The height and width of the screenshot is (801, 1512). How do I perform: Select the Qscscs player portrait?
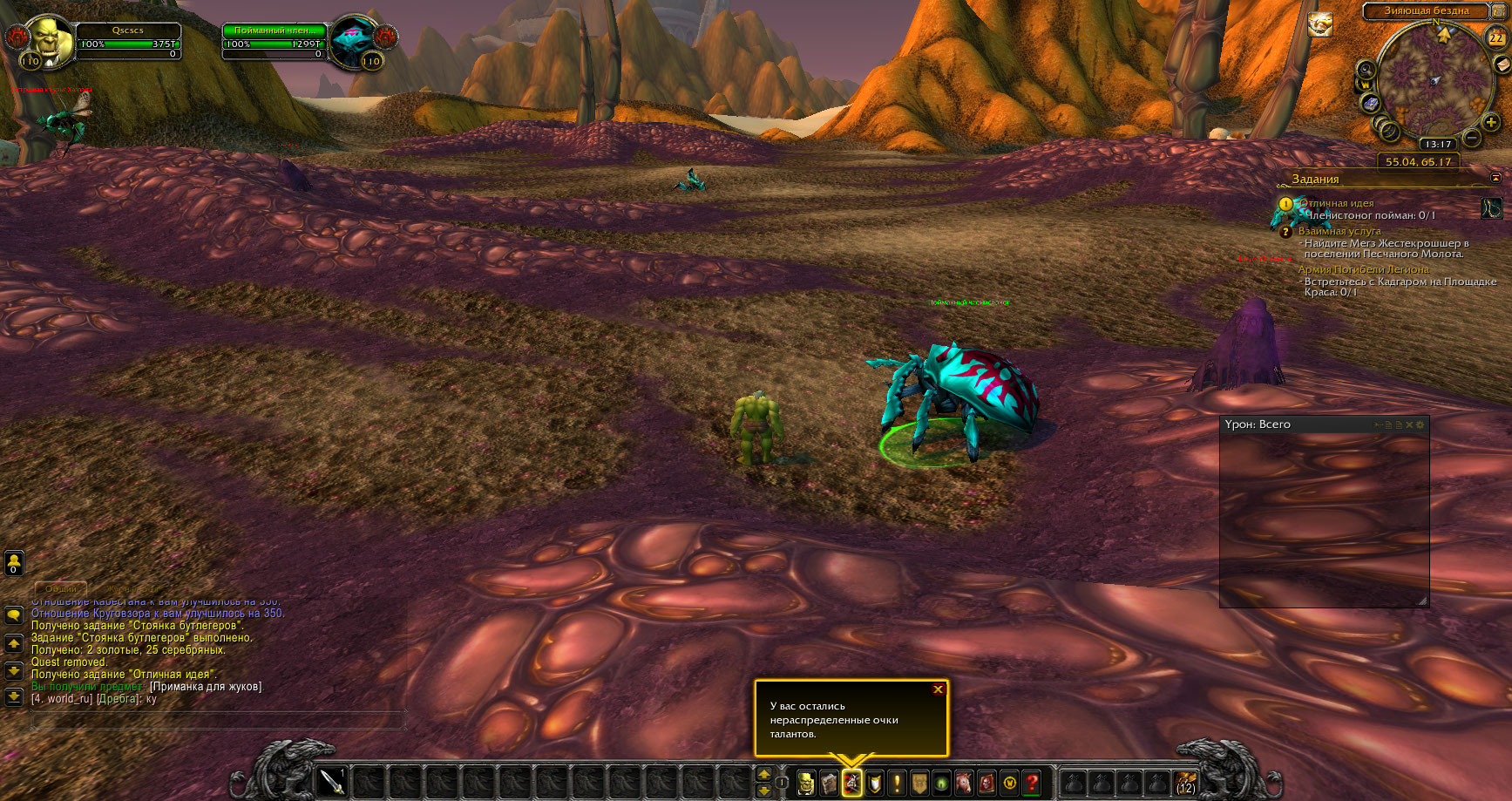click(50, 40)
